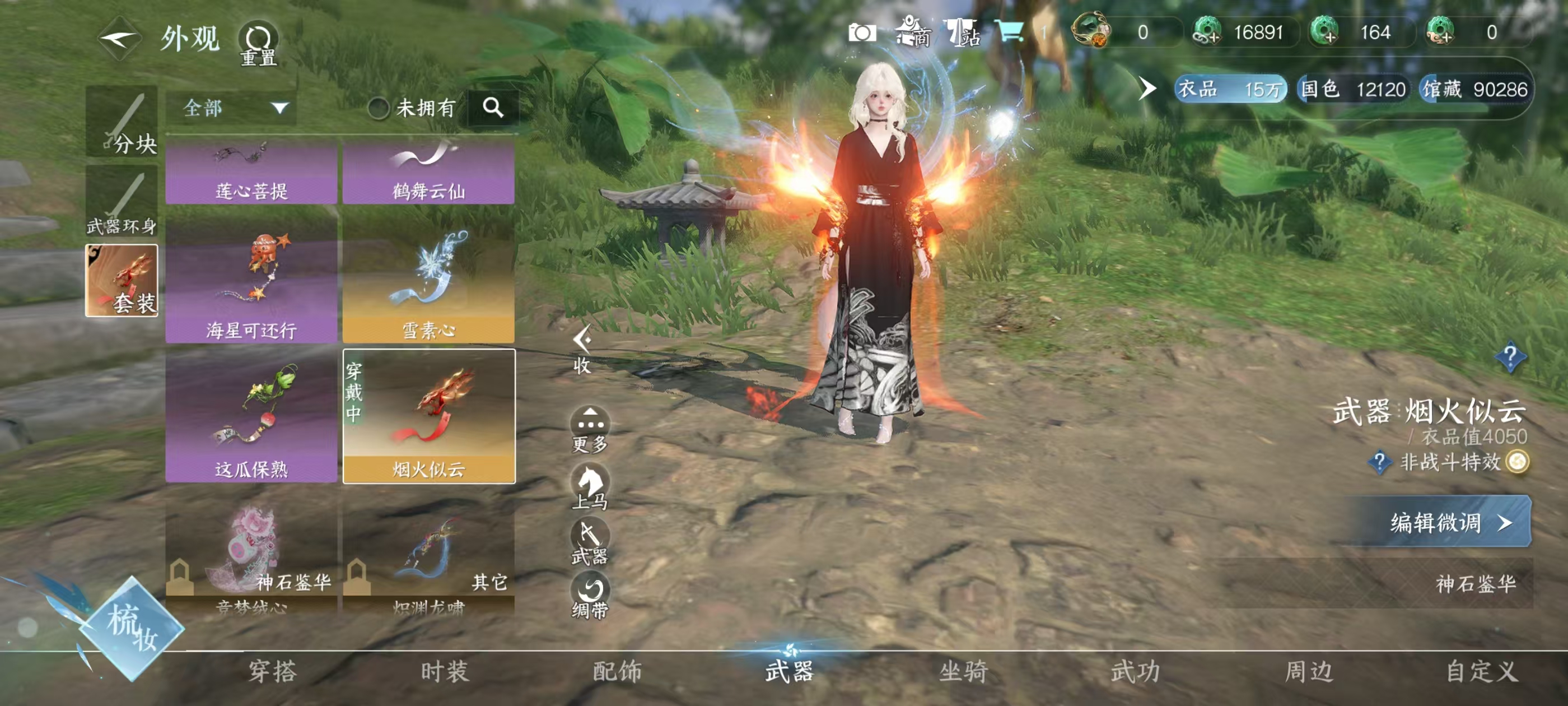The height and width of the screenshot is (706, 1568).
Task: Open the weapon search magnifier
Action: point(493,108)
